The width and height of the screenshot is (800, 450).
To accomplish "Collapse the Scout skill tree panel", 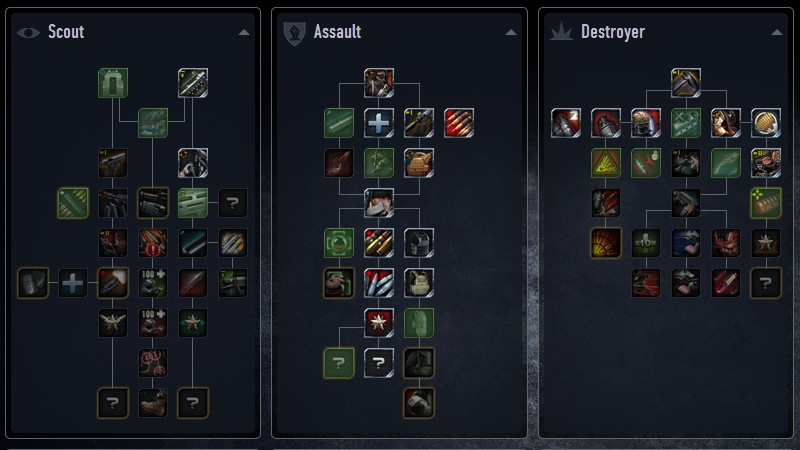I will point(245,32).
